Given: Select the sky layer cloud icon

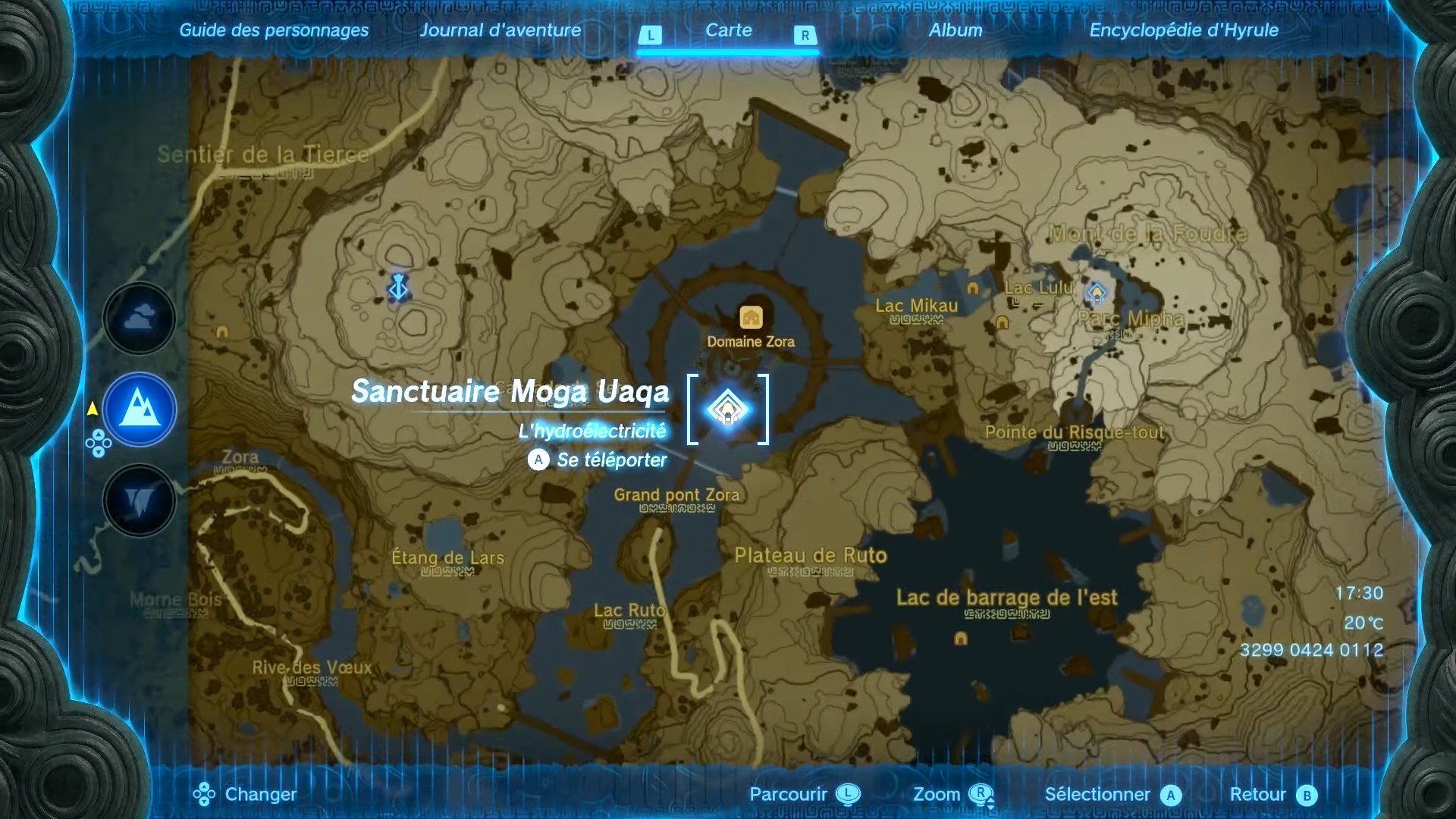Looking at the screenshot, I should point(139,318).
